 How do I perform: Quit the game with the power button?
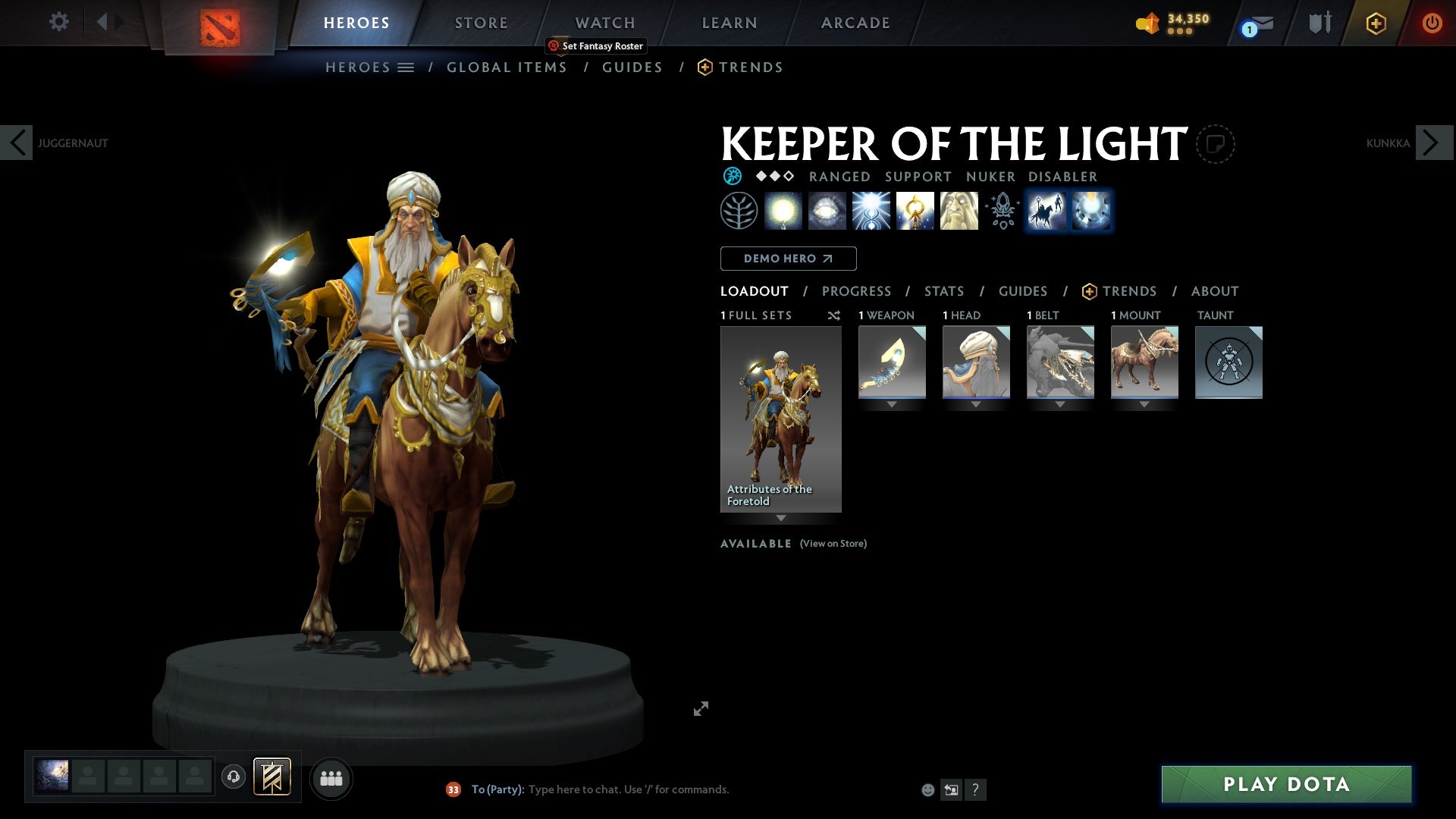pos(1431,23)
